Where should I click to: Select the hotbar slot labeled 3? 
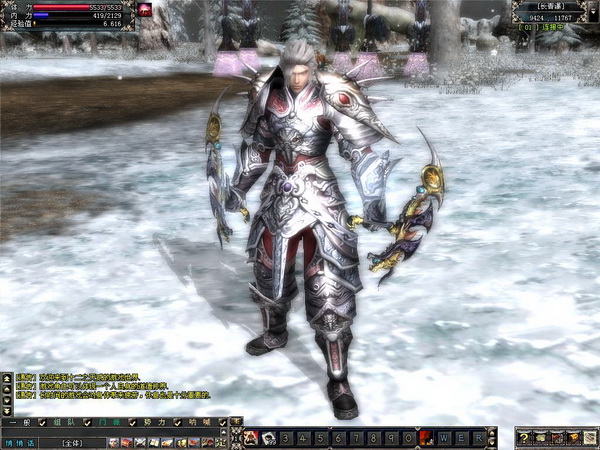(287, 437)
